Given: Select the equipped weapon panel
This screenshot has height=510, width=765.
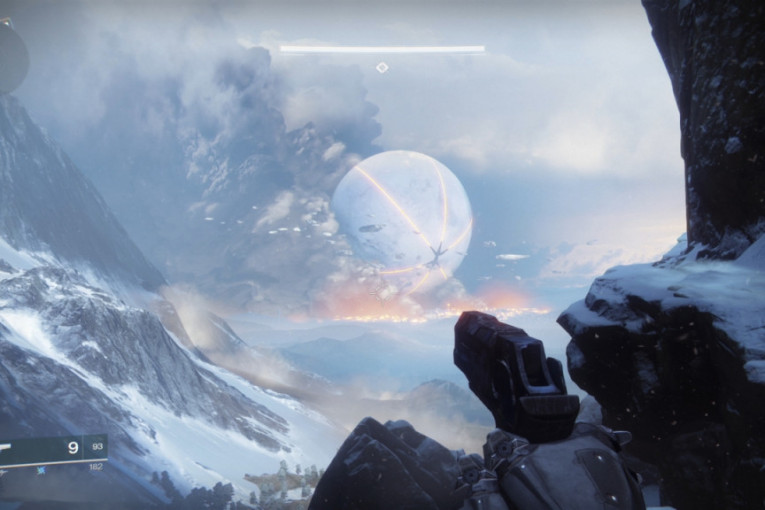Looking at the screenshot, I should click(53, 448).
